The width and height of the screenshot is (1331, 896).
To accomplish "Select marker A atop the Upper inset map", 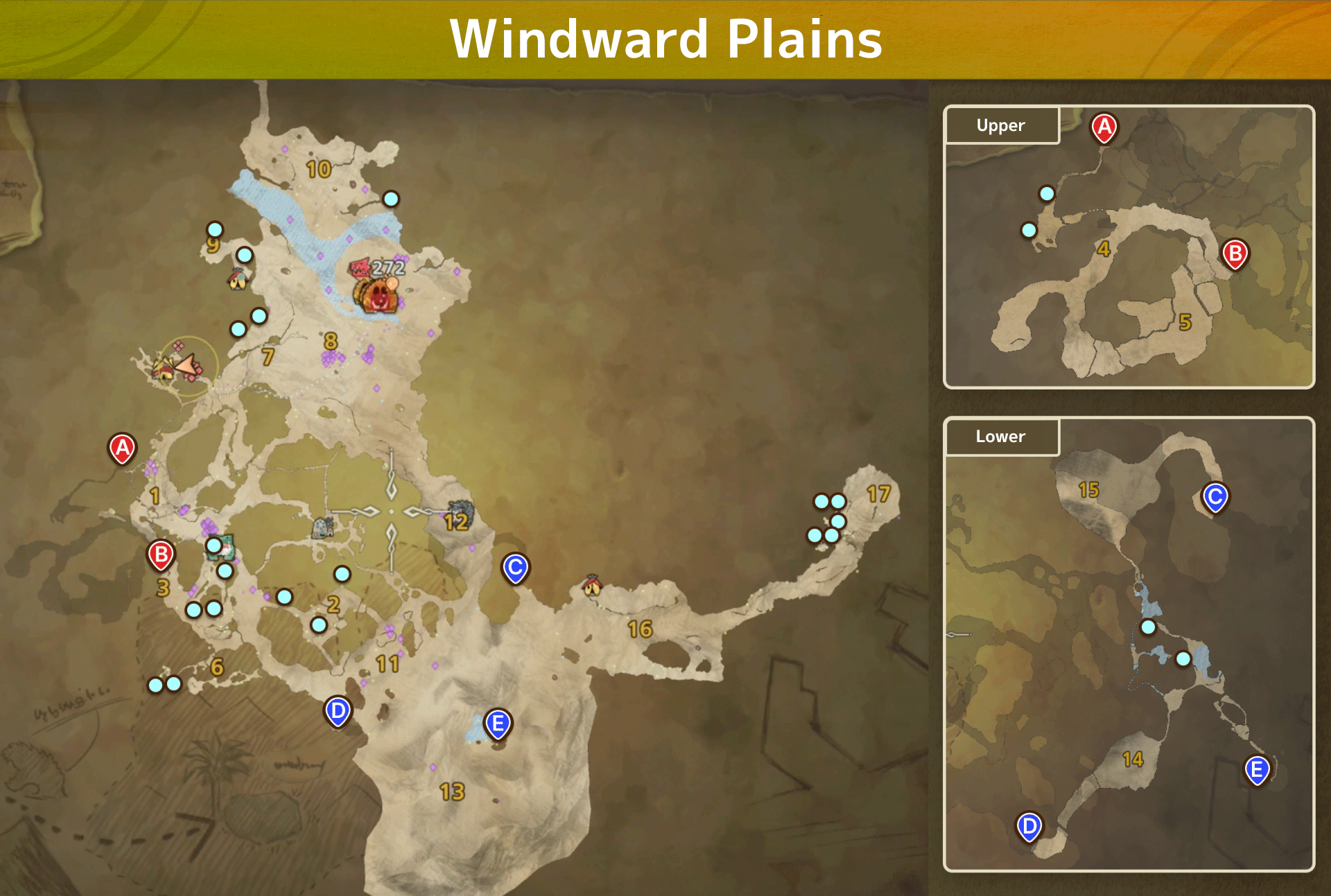I will tap(1104, 127).
